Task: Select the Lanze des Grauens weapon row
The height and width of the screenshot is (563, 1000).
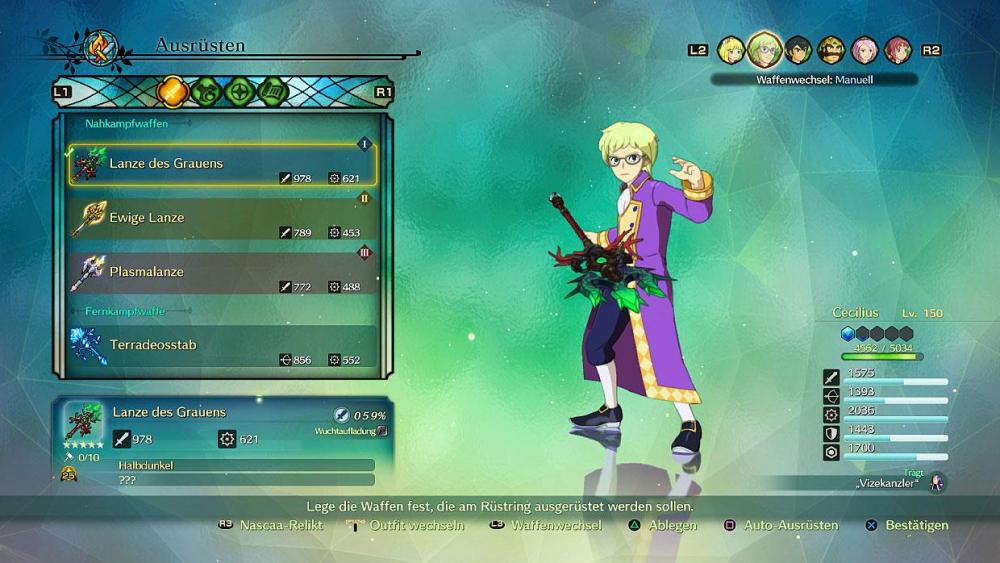Action: (222, 164)
